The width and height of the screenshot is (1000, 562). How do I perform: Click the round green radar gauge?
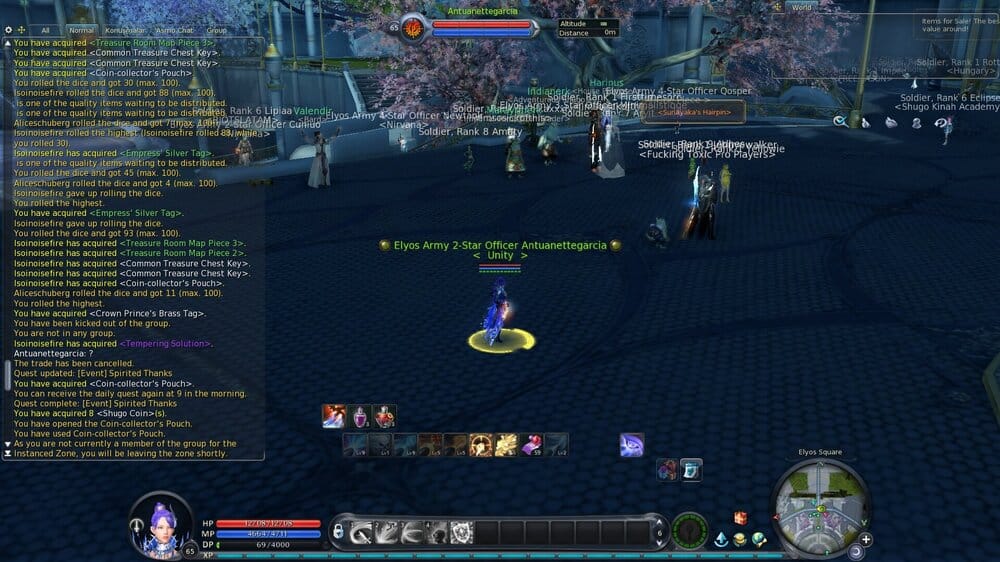pyautogui.click(x=690, y=531)
